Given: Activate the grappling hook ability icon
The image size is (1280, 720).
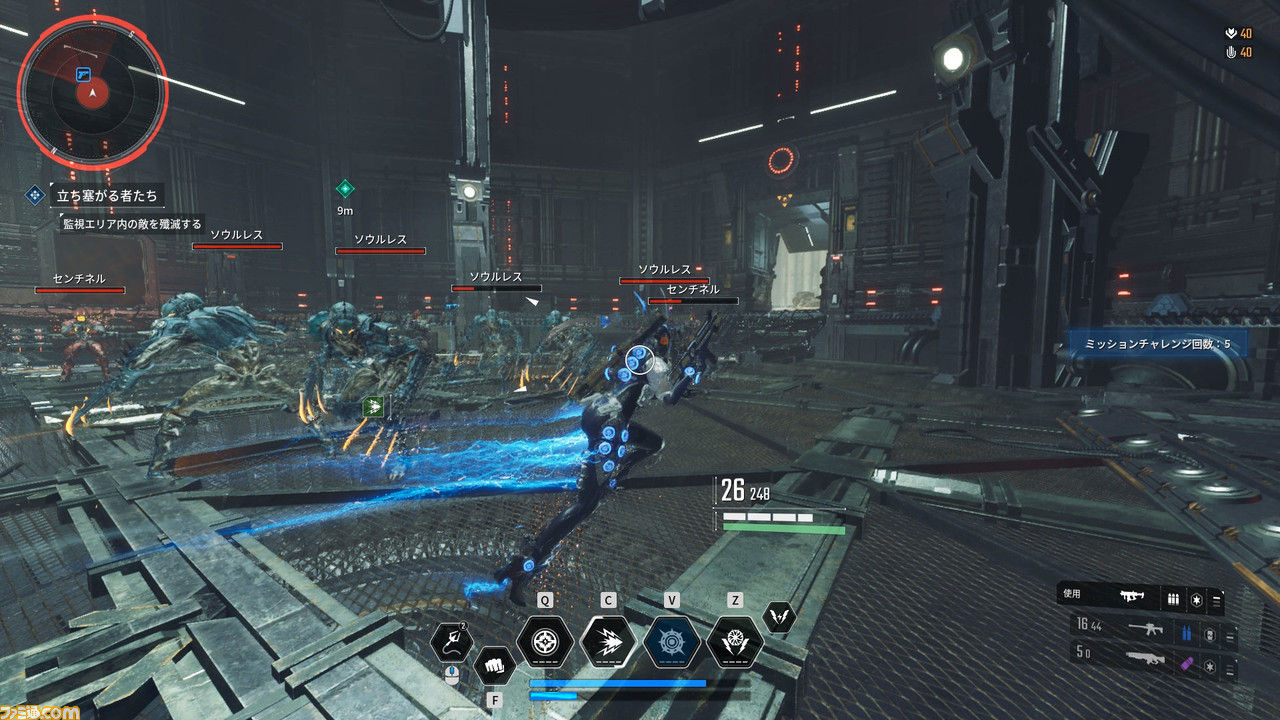Looking at the screenshot, I should tap(451, 642).
